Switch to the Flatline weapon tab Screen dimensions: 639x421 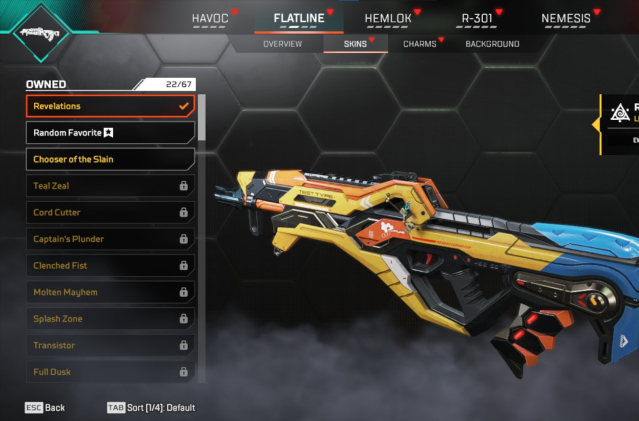tap(300, 18)
